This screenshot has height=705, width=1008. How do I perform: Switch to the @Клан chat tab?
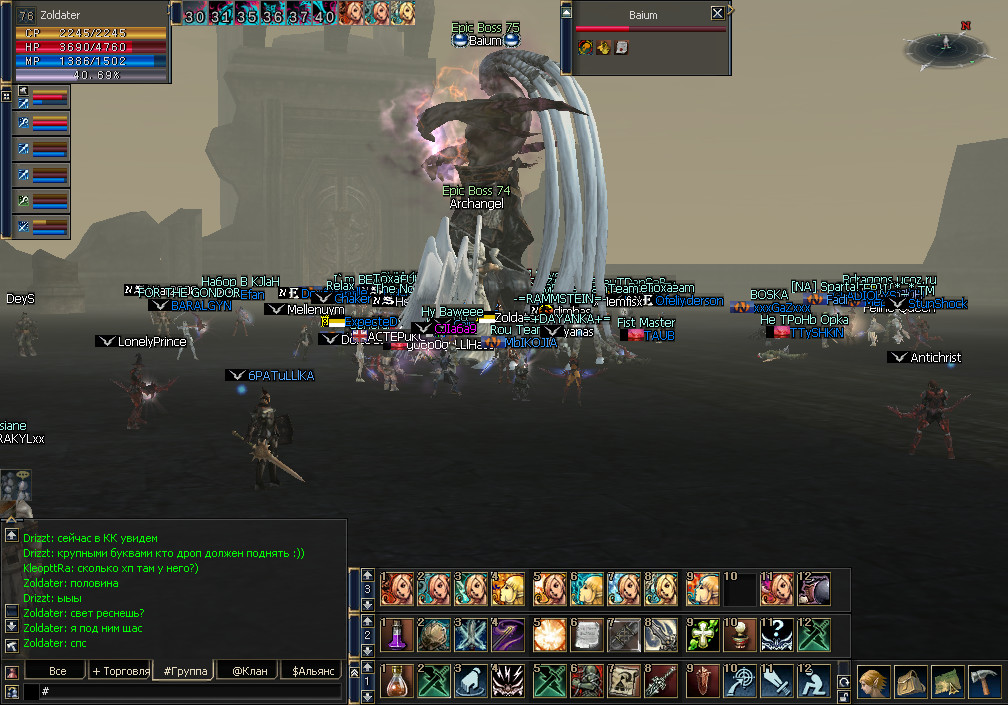(x=246, y=670)
